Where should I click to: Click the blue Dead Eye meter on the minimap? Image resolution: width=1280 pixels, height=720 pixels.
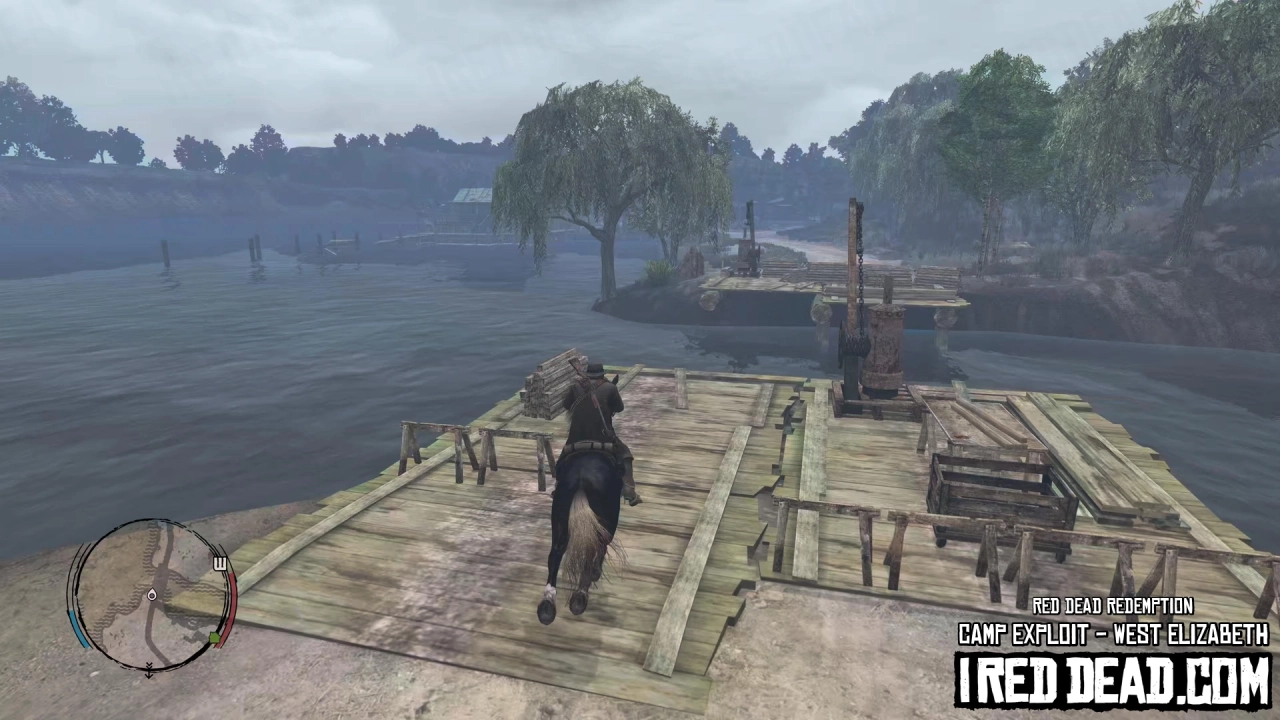click(80, 628)
